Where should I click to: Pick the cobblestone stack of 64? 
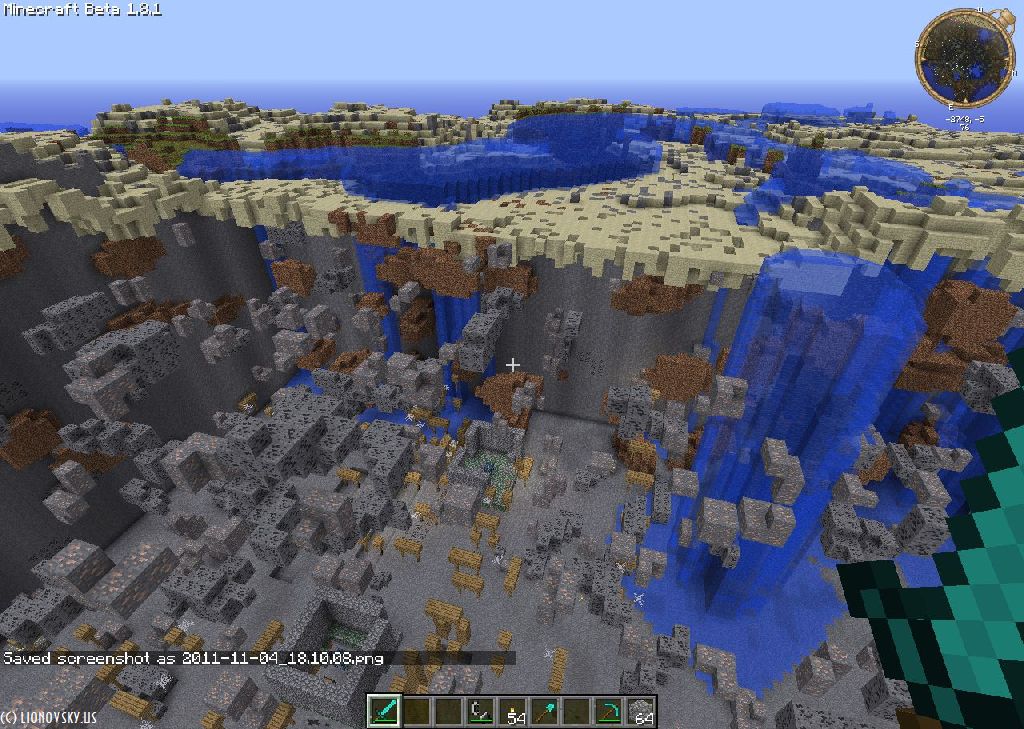[x=641, y=711]
